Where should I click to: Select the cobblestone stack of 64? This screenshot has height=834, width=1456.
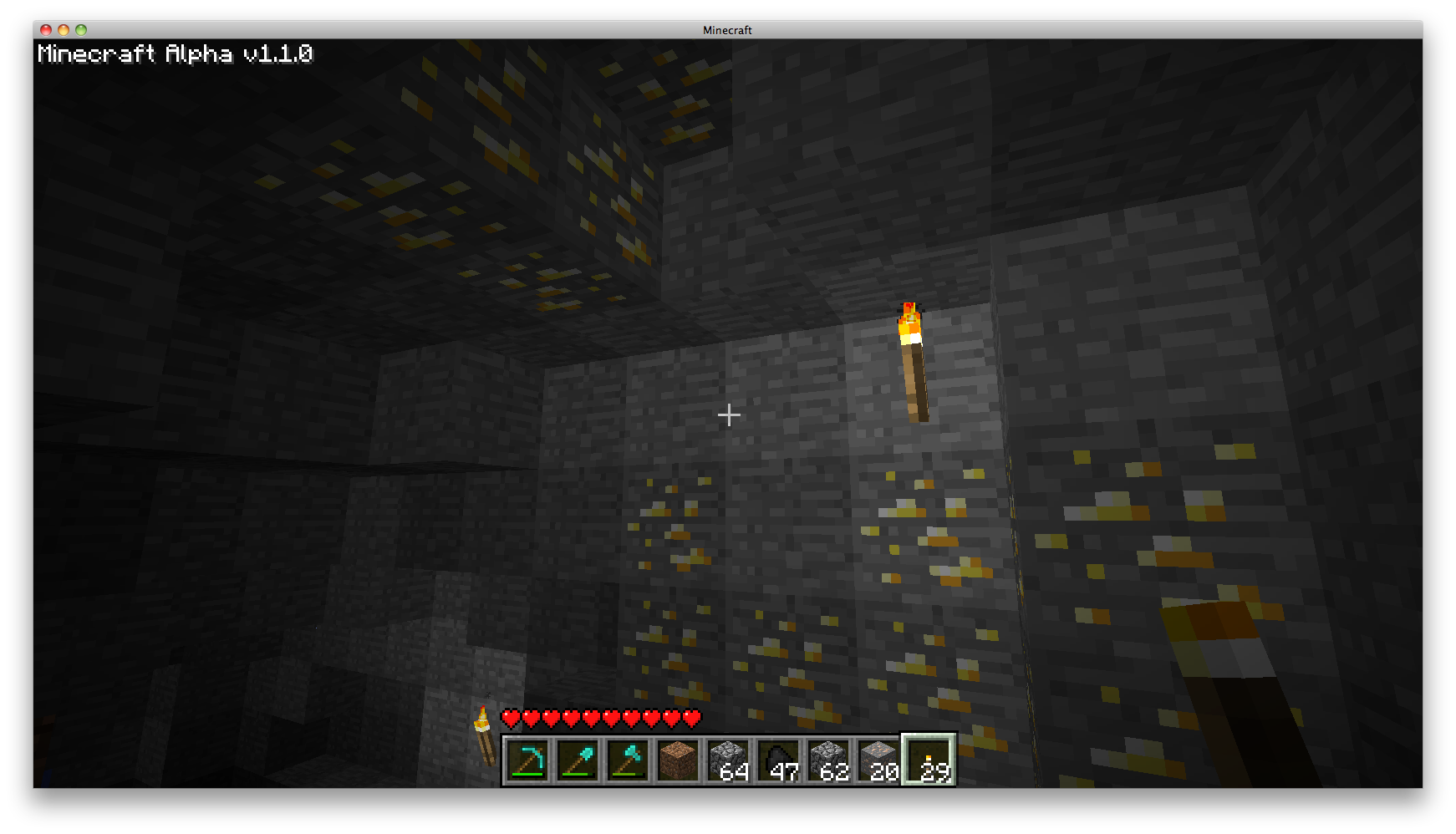(x=729, y=760)
